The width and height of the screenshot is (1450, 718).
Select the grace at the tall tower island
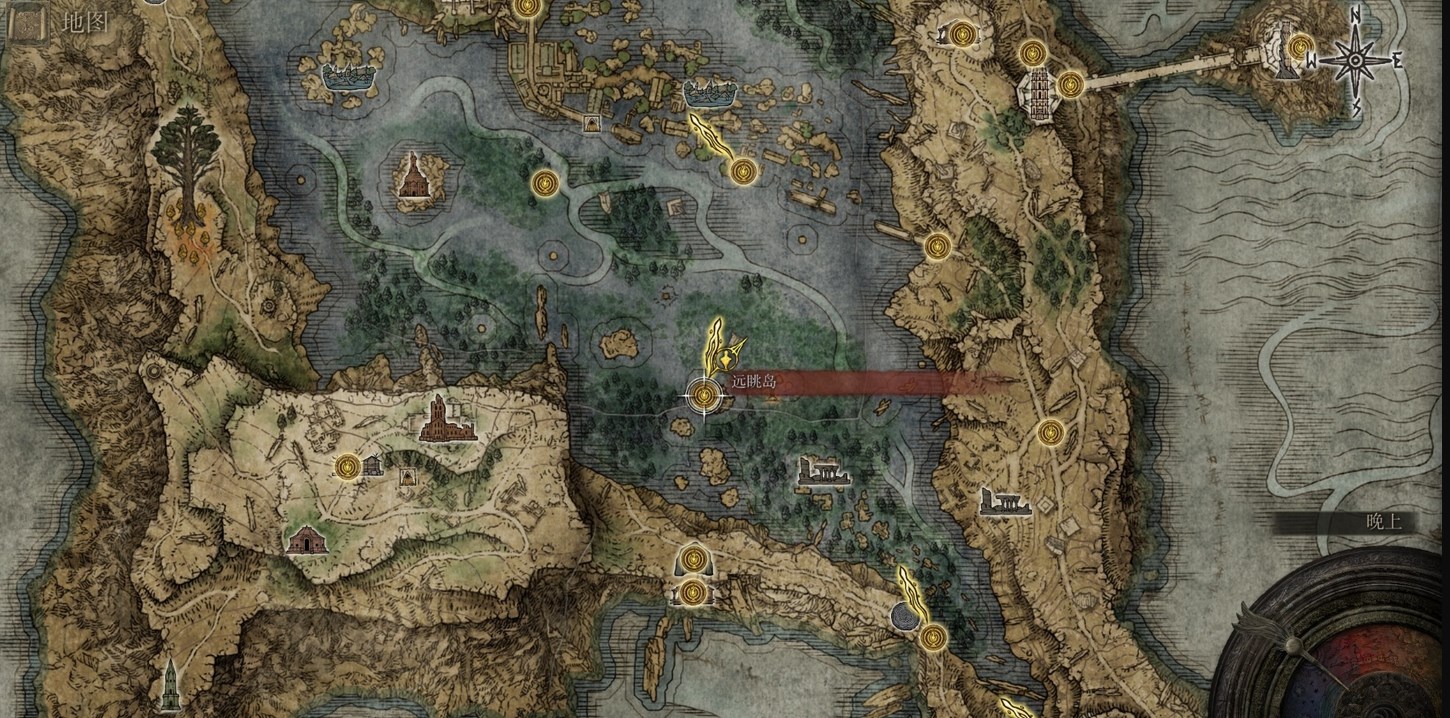coord(1300,46)
